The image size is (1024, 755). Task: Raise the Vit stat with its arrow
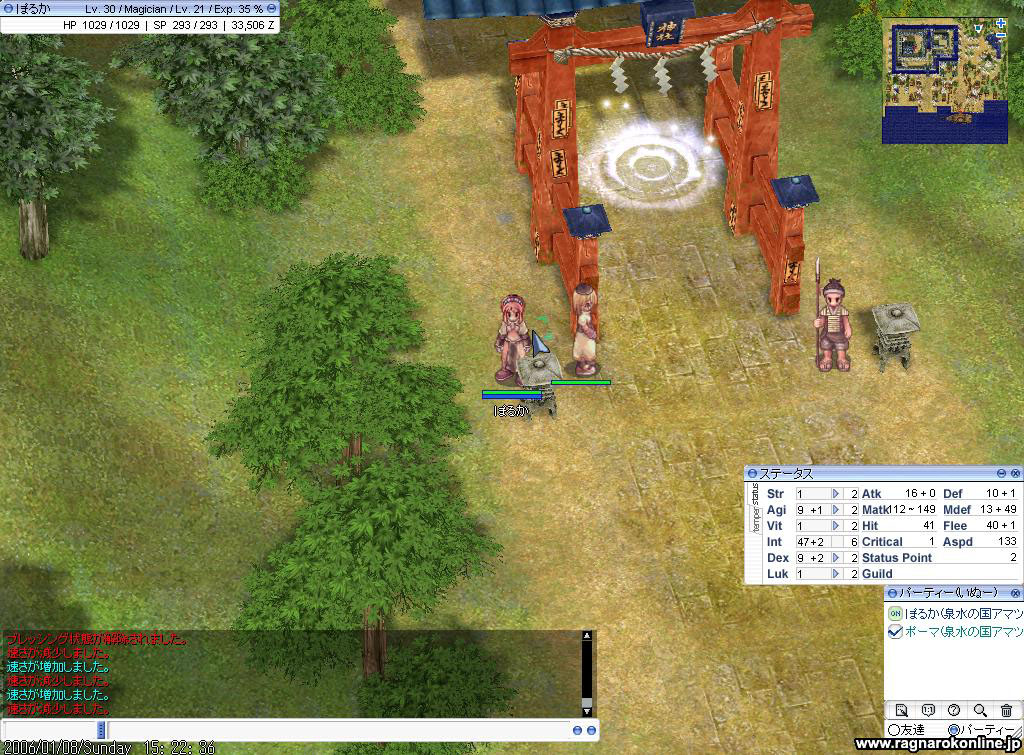[x=836, y=526]
